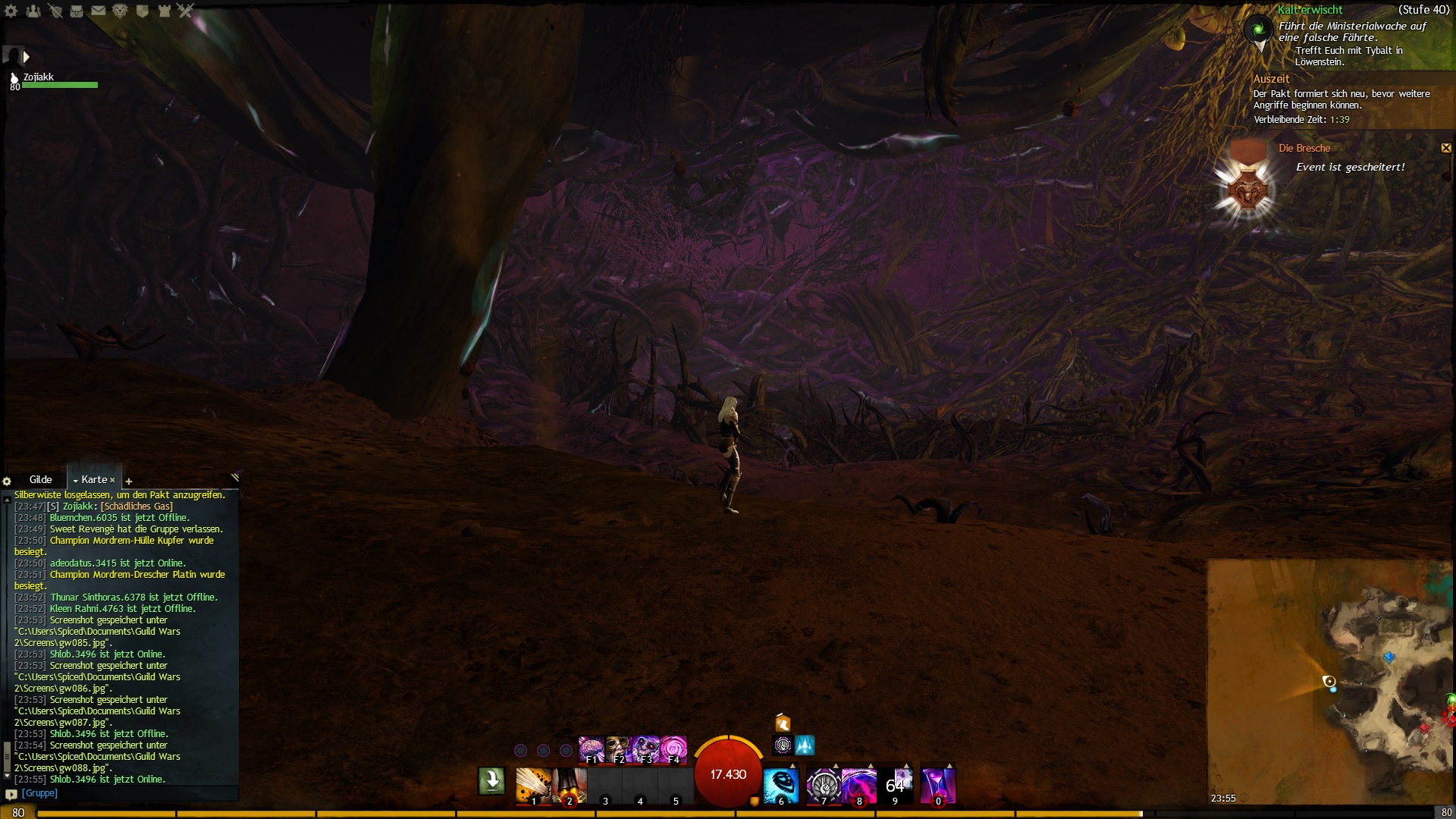Open chat options gear
This screenshot has height=819, width=1456.
pyautogui.click(x=7, y=482)
